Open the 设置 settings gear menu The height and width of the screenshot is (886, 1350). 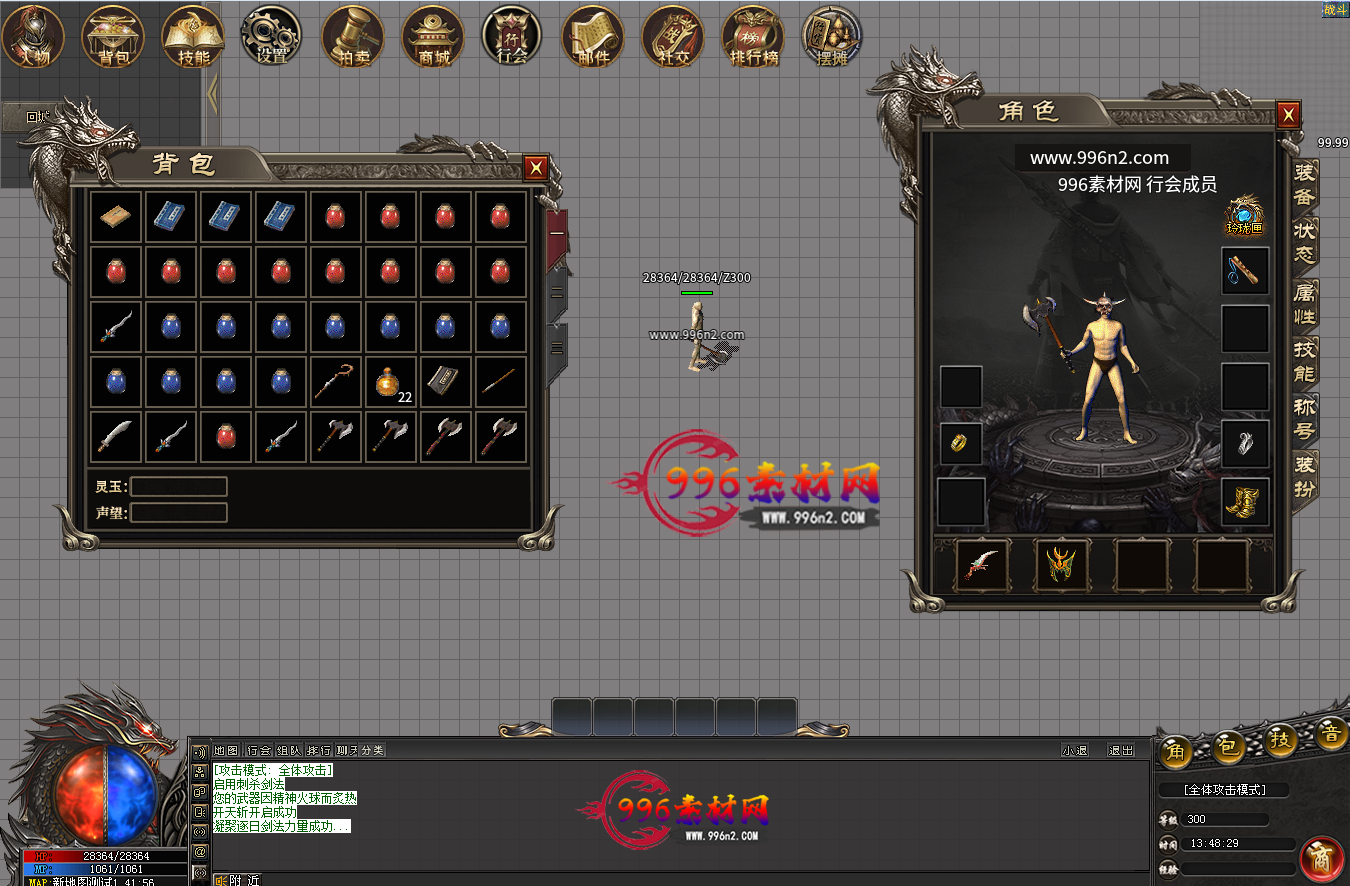(272, 36)
